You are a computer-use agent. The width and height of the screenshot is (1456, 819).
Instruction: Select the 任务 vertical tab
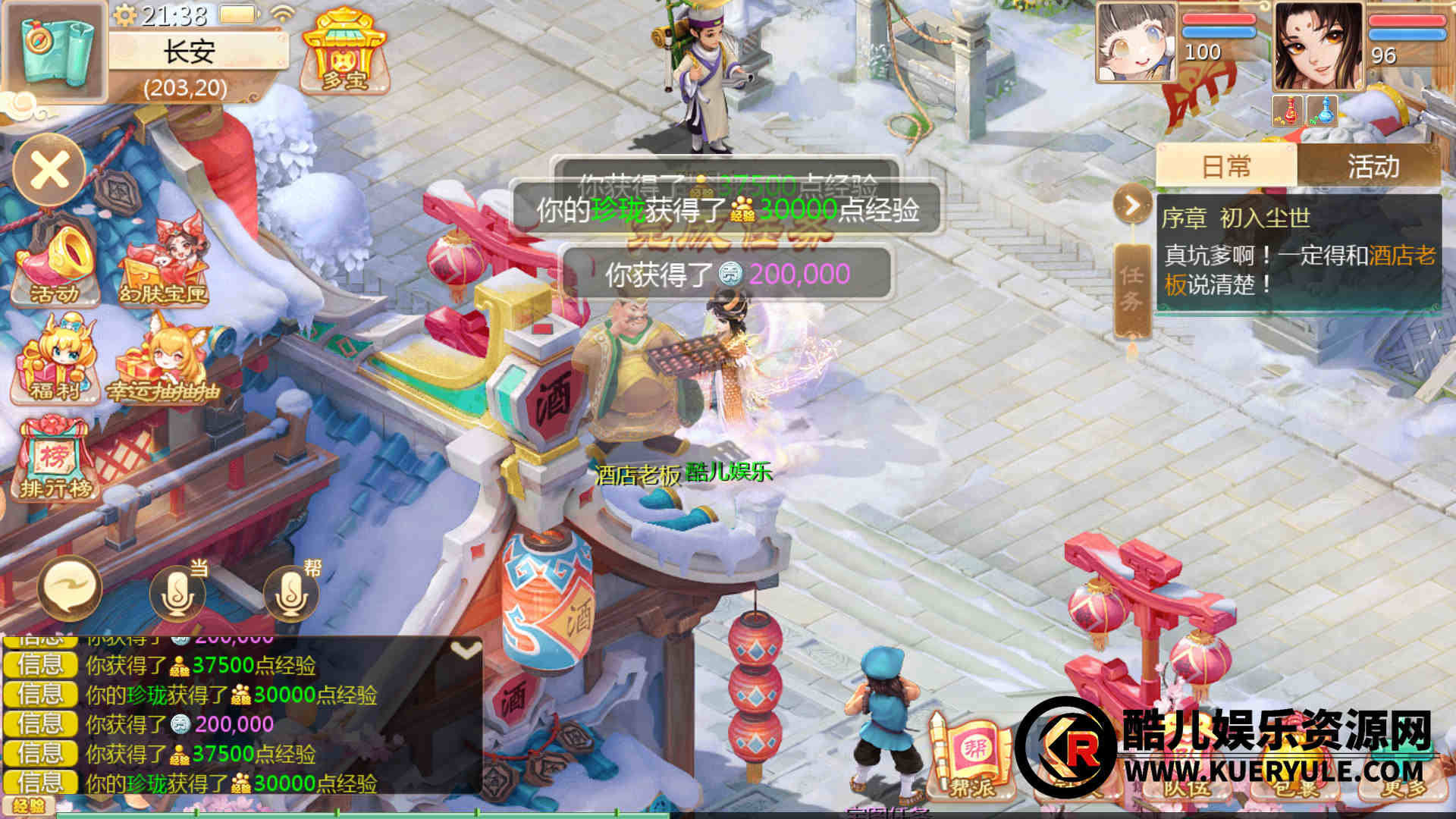pyautogui.click(x=1131, y=289)
